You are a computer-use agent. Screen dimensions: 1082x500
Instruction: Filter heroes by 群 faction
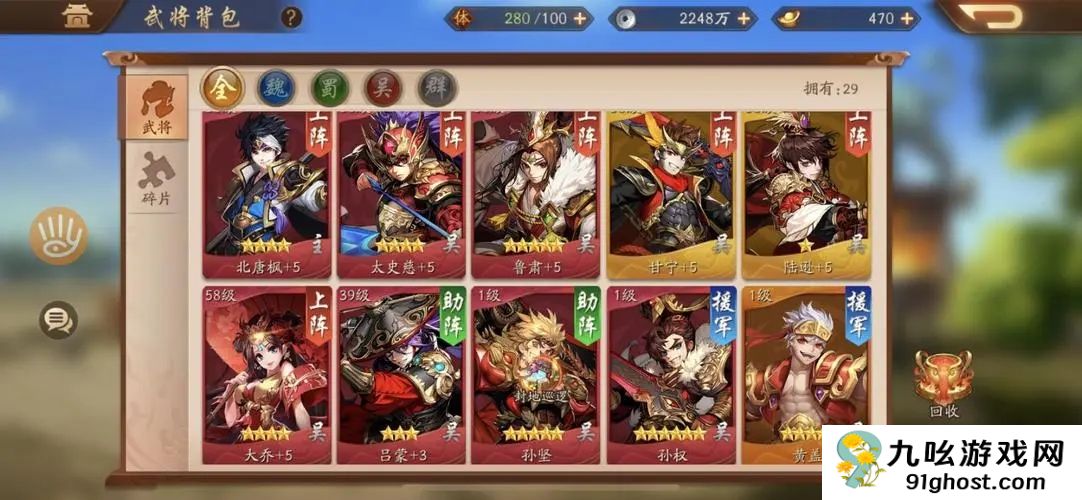pos(437,88)
